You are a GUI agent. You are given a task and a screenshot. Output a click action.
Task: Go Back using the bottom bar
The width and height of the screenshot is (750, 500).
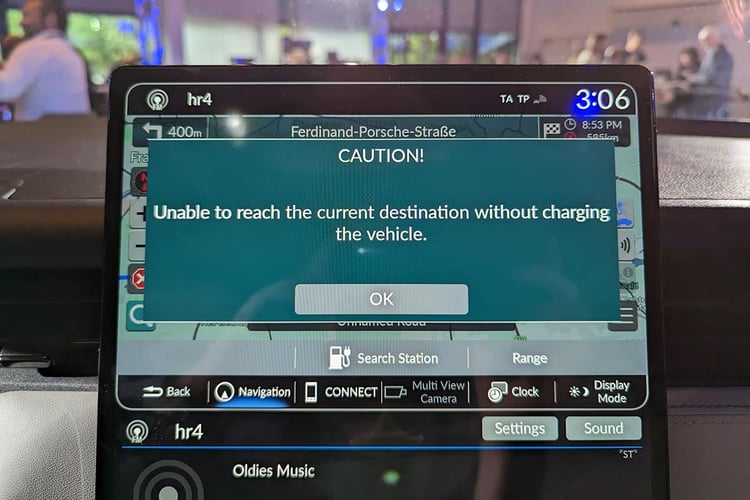coord(167,391)
